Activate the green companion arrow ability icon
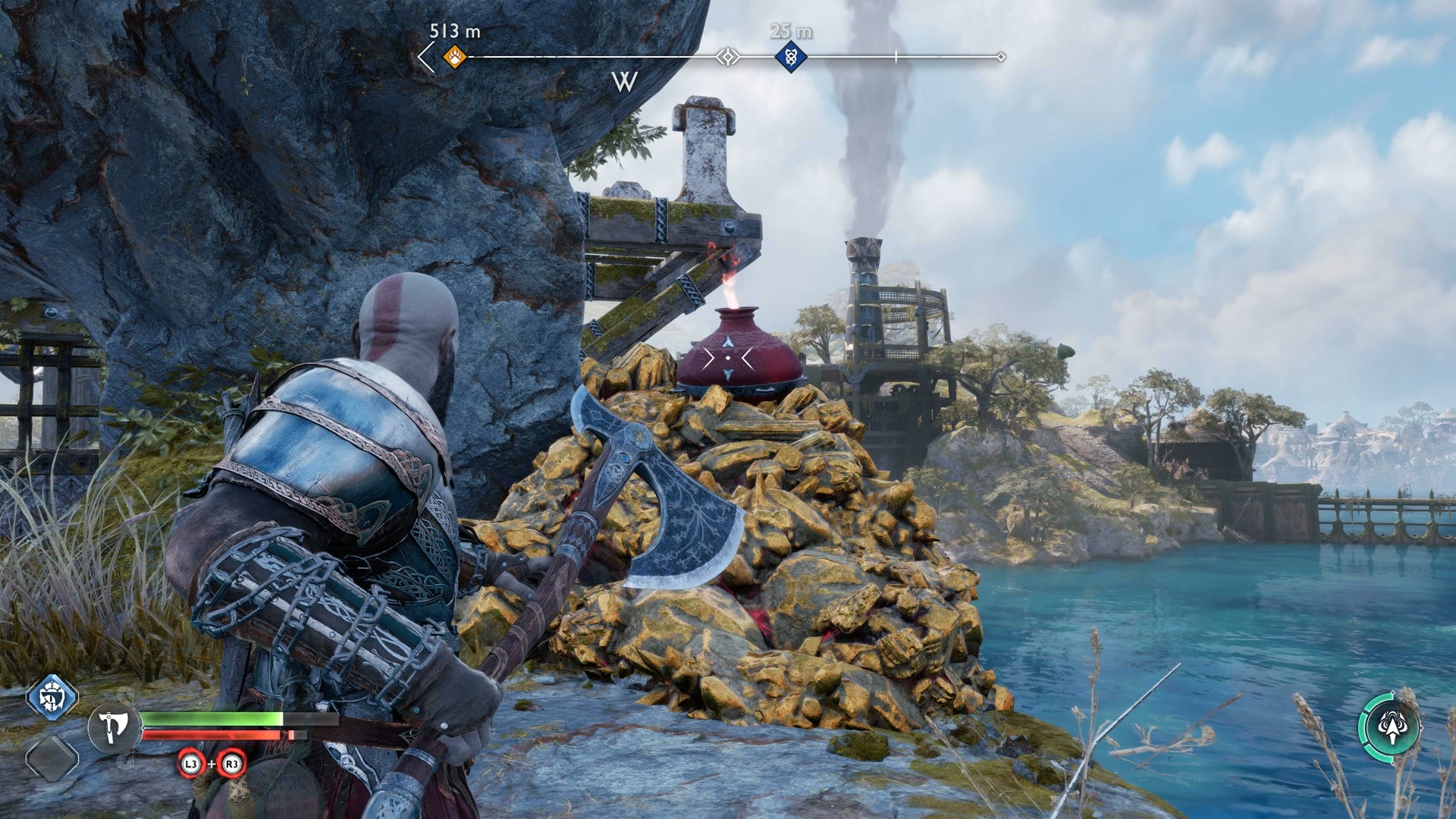Screen dimensions: 1456x819 (x=1389, y=728)
